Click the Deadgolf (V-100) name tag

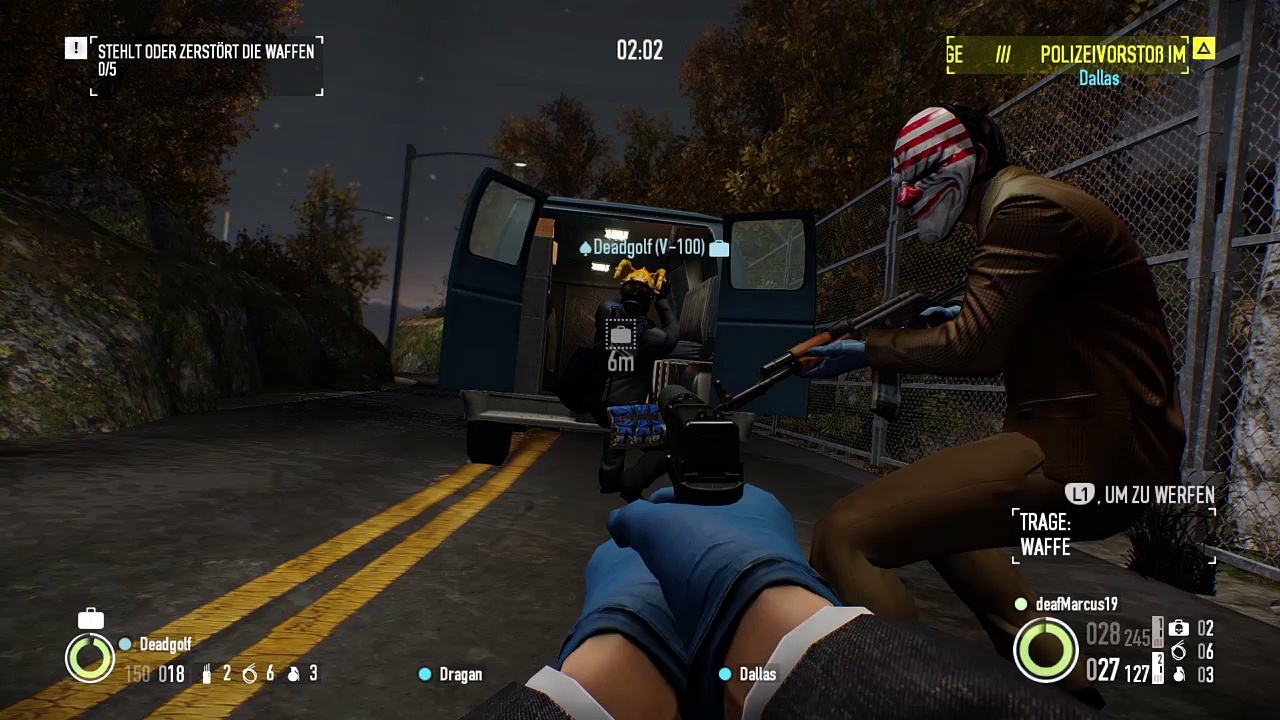tap(649, 247)
